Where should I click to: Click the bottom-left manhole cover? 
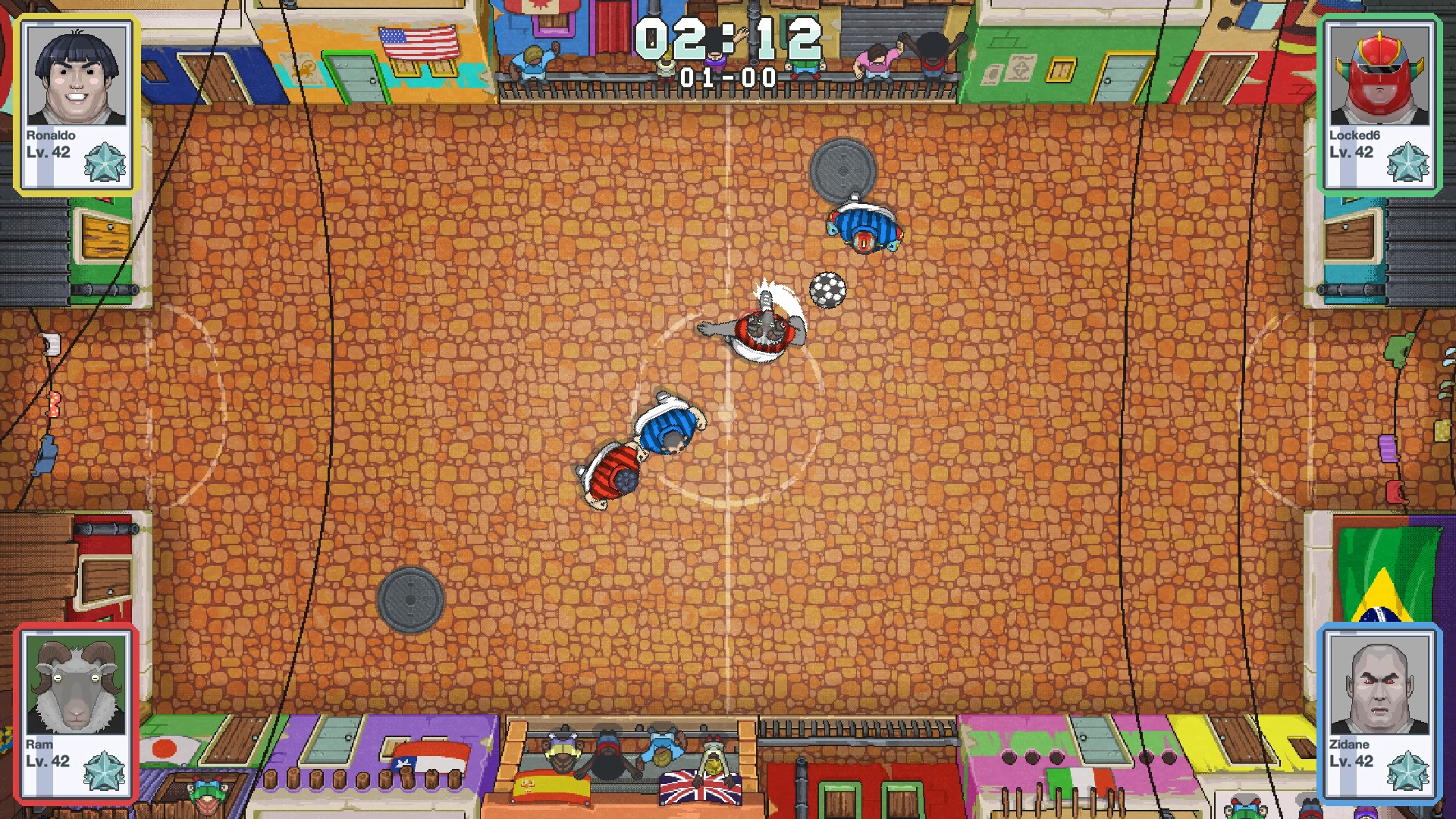[x=409, y=599]
